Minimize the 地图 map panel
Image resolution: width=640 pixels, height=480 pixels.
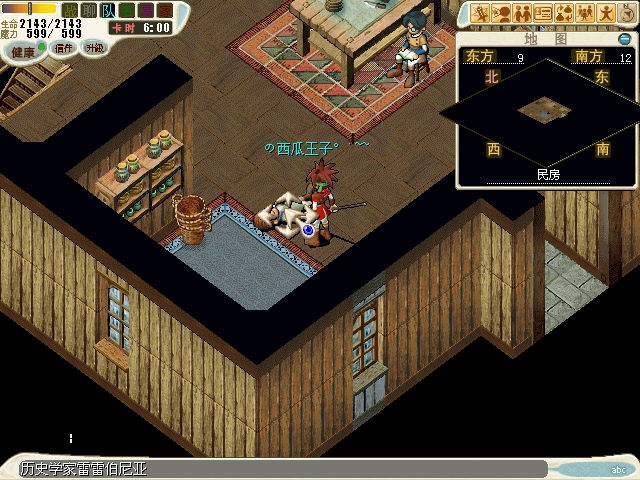625,39
